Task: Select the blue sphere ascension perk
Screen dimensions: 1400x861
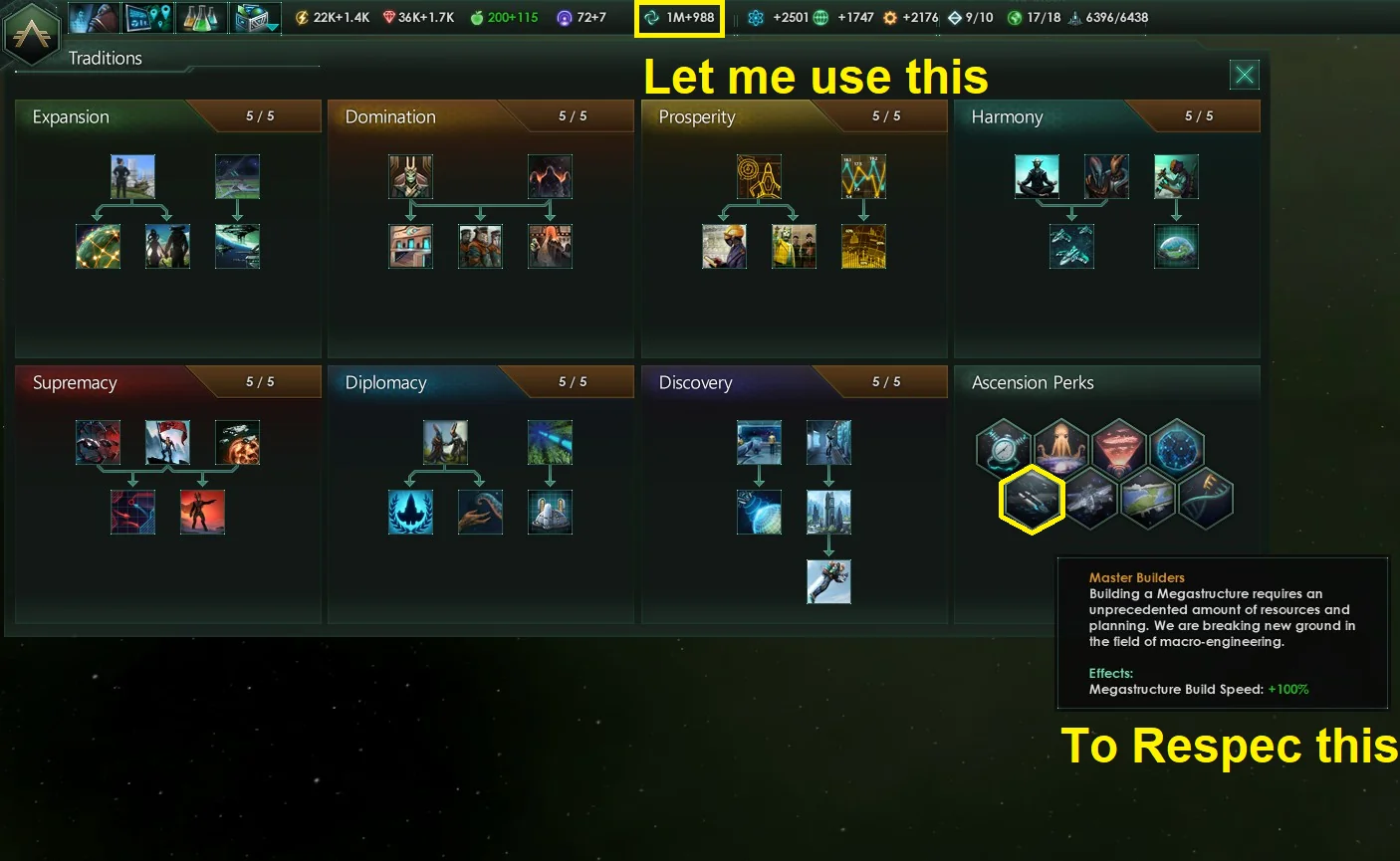Action: click(x=1177, y=447)
